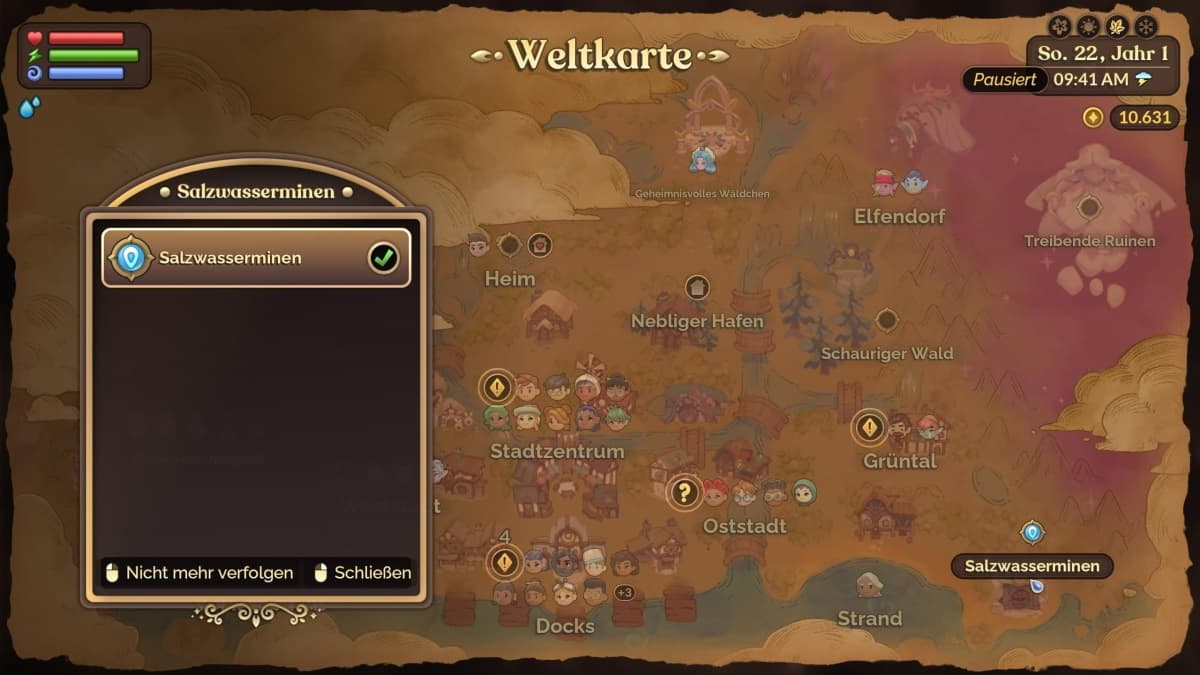Select the Strand location label
Viewport: 1200px width, 675px height.
(869, 619)
